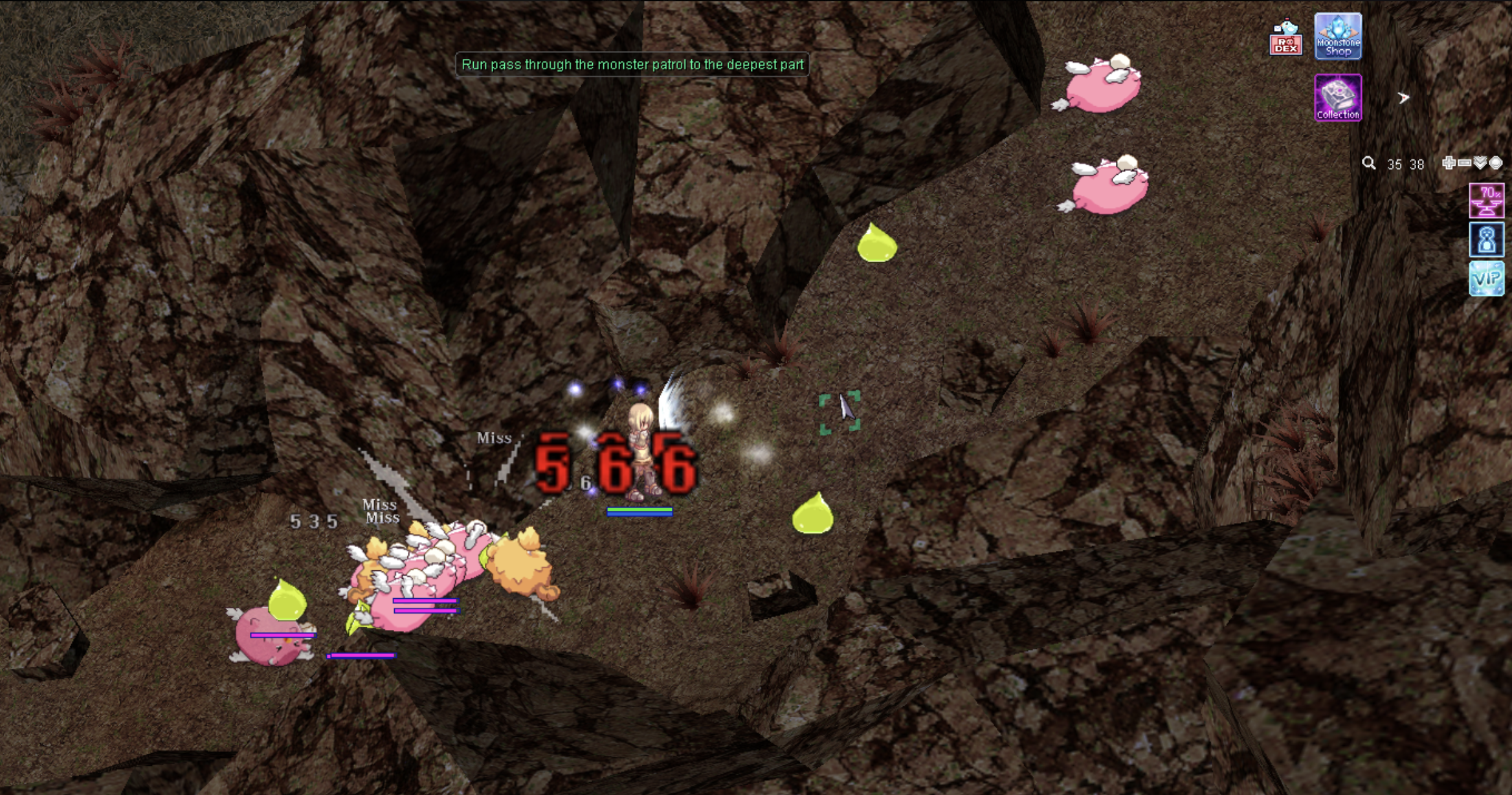Viewport: 1512px width, 795px height.
Task: Open the 70% scales weight icon
Action: point(1486,201)
